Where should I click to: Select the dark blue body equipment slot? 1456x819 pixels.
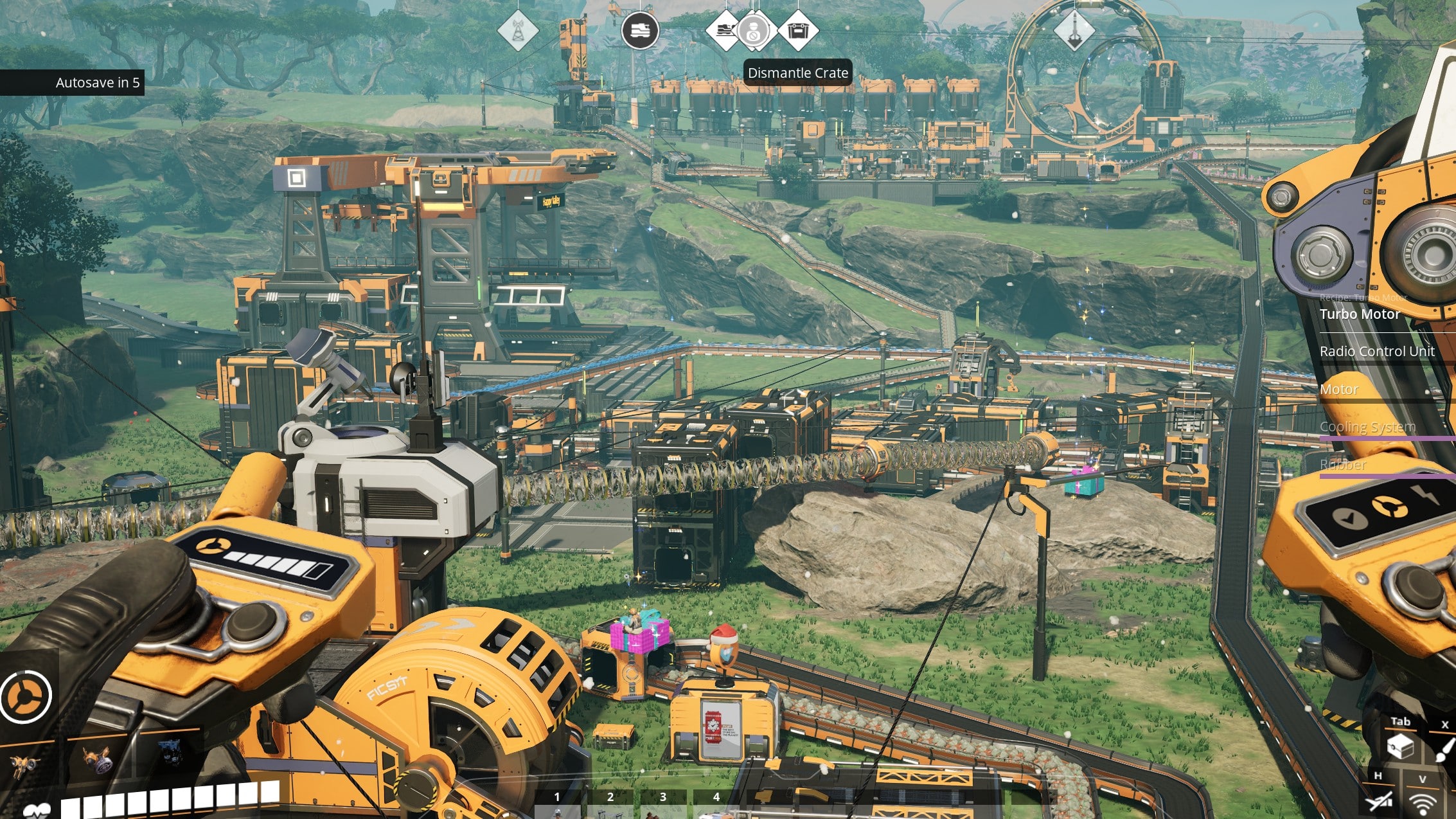coord(169,753)
